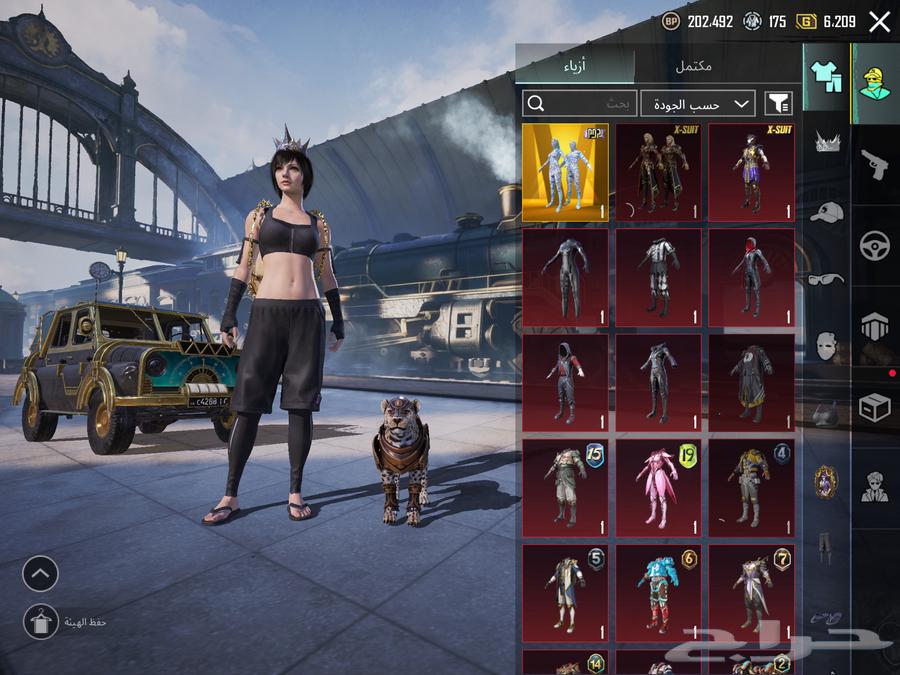Image resolution: width=900 pixels, height=675 pixels.
Task: Select the sunglasses subcategory
Action: (826, 279)
